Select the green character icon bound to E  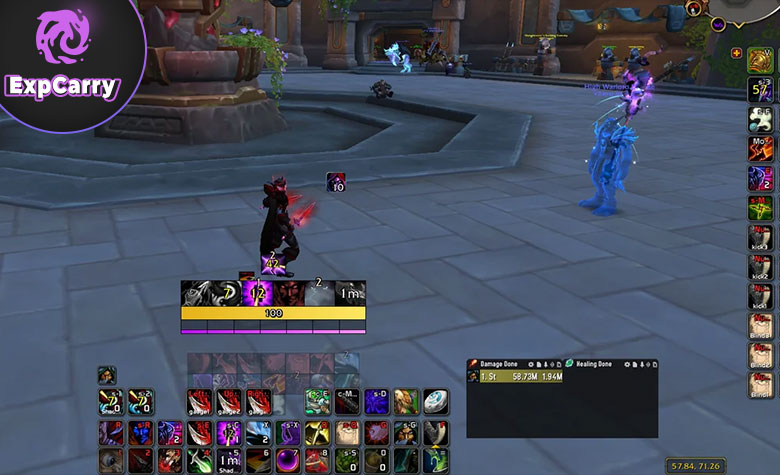[318, 402]
